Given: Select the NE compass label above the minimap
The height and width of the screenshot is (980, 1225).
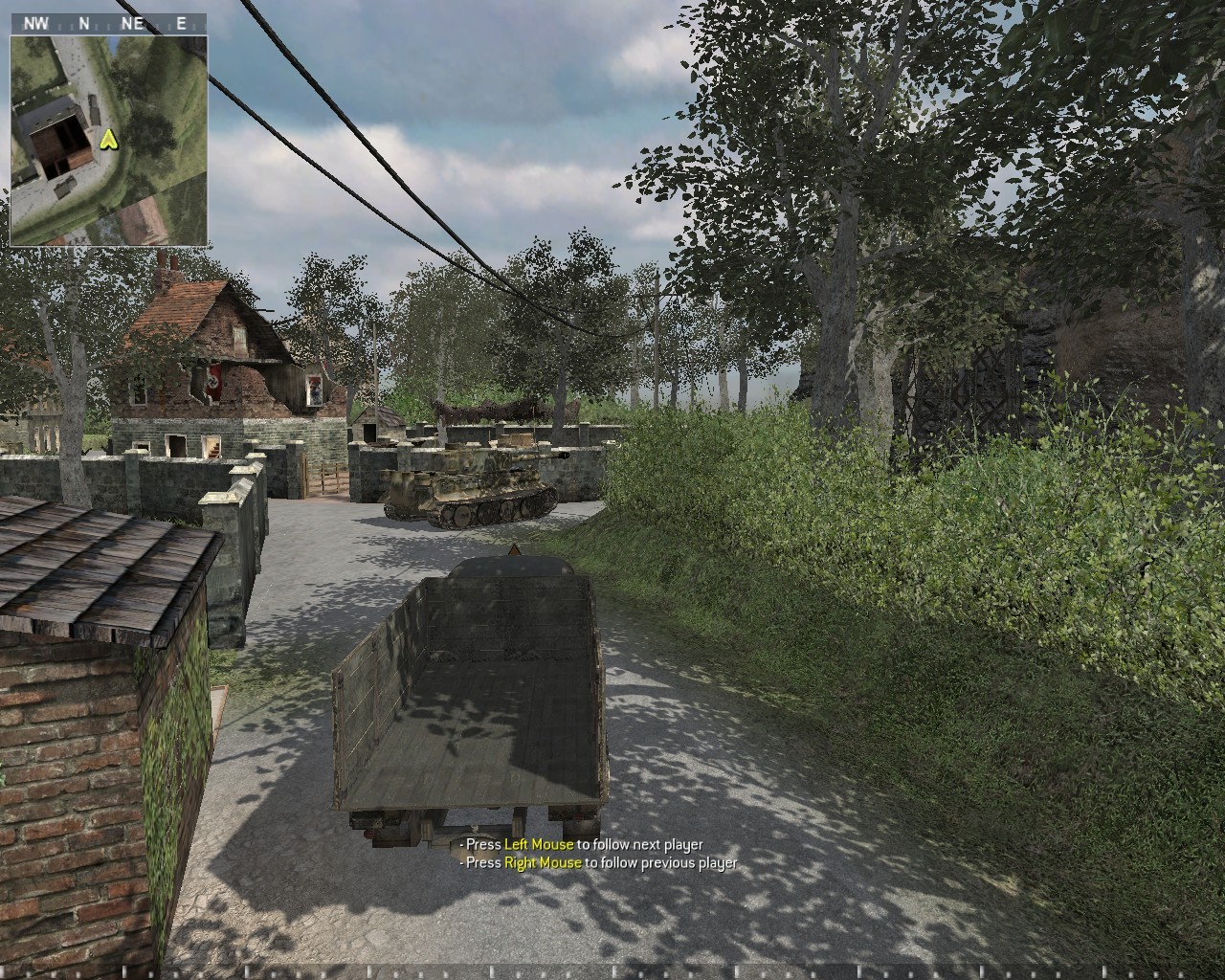Looking at the screenshot, I should tap(131, 23).
